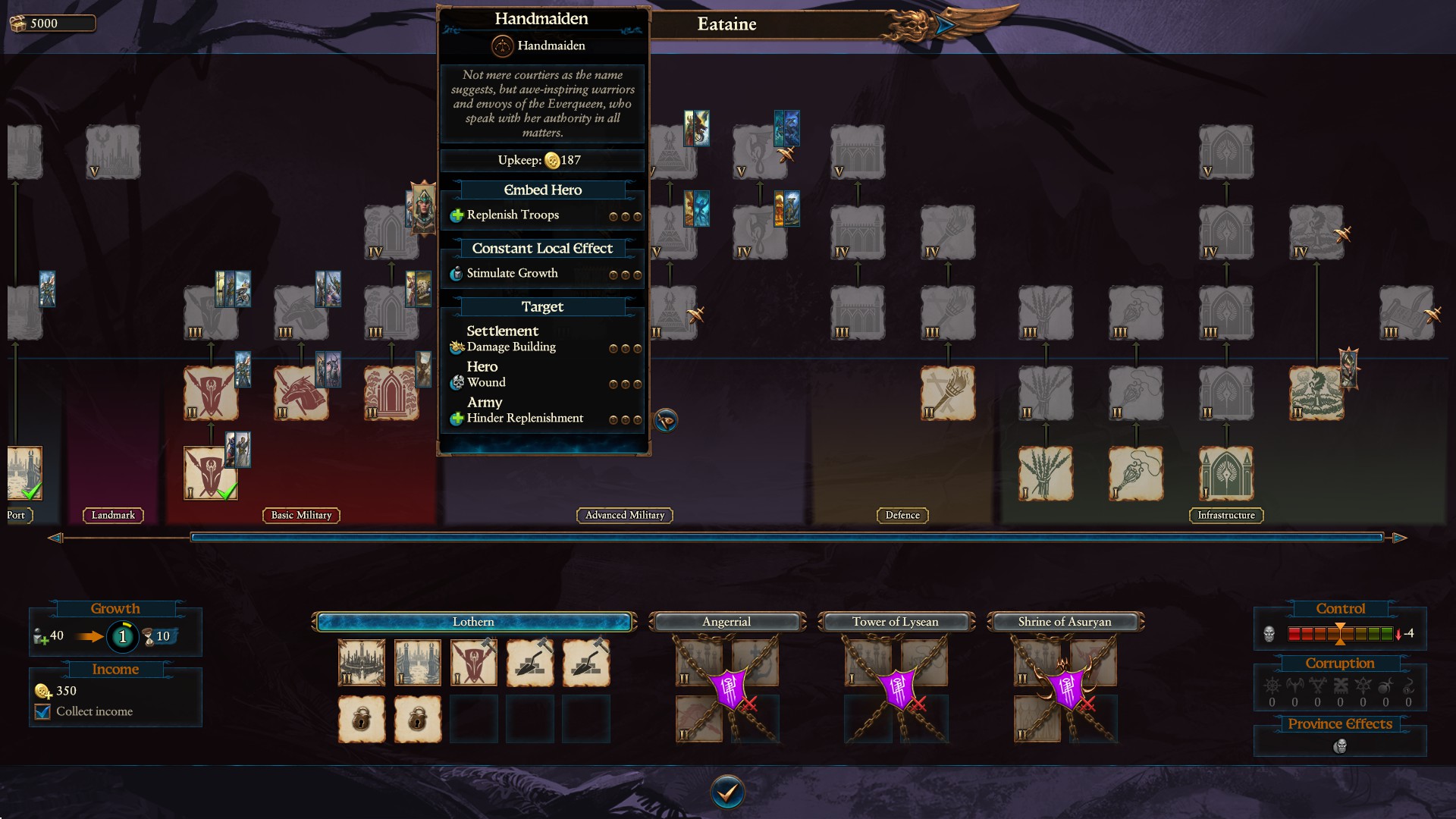Select the Handmaiden emblem in the tooltip

[x=501, y=45]
